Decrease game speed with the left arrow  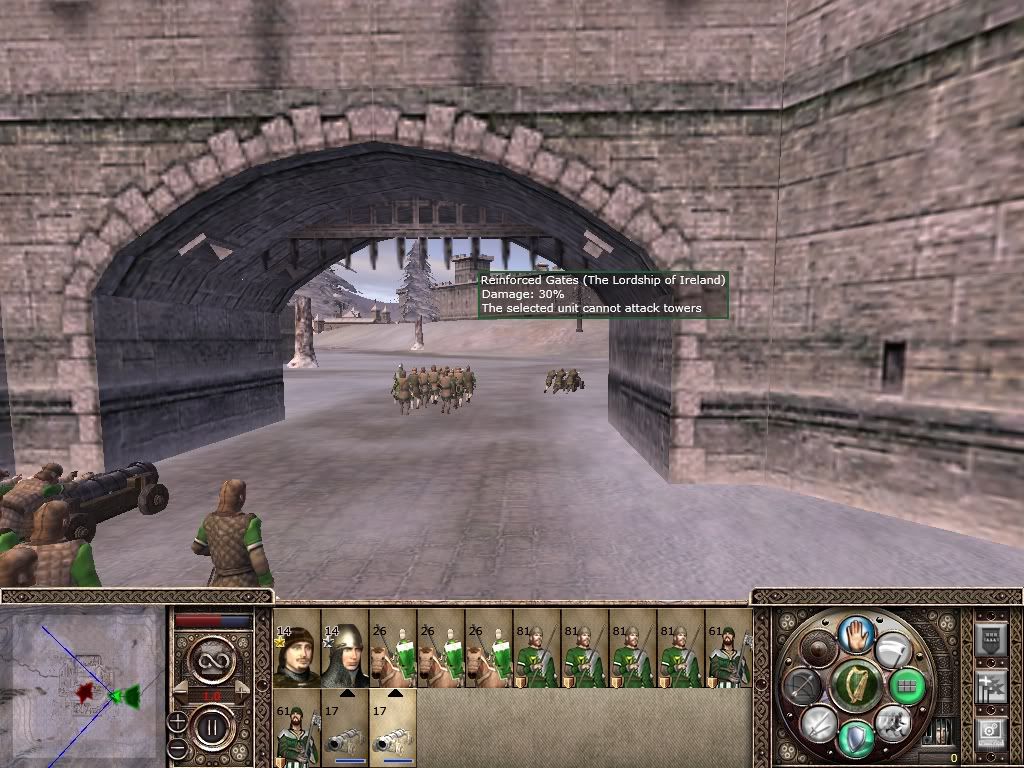tap(183, 690)
